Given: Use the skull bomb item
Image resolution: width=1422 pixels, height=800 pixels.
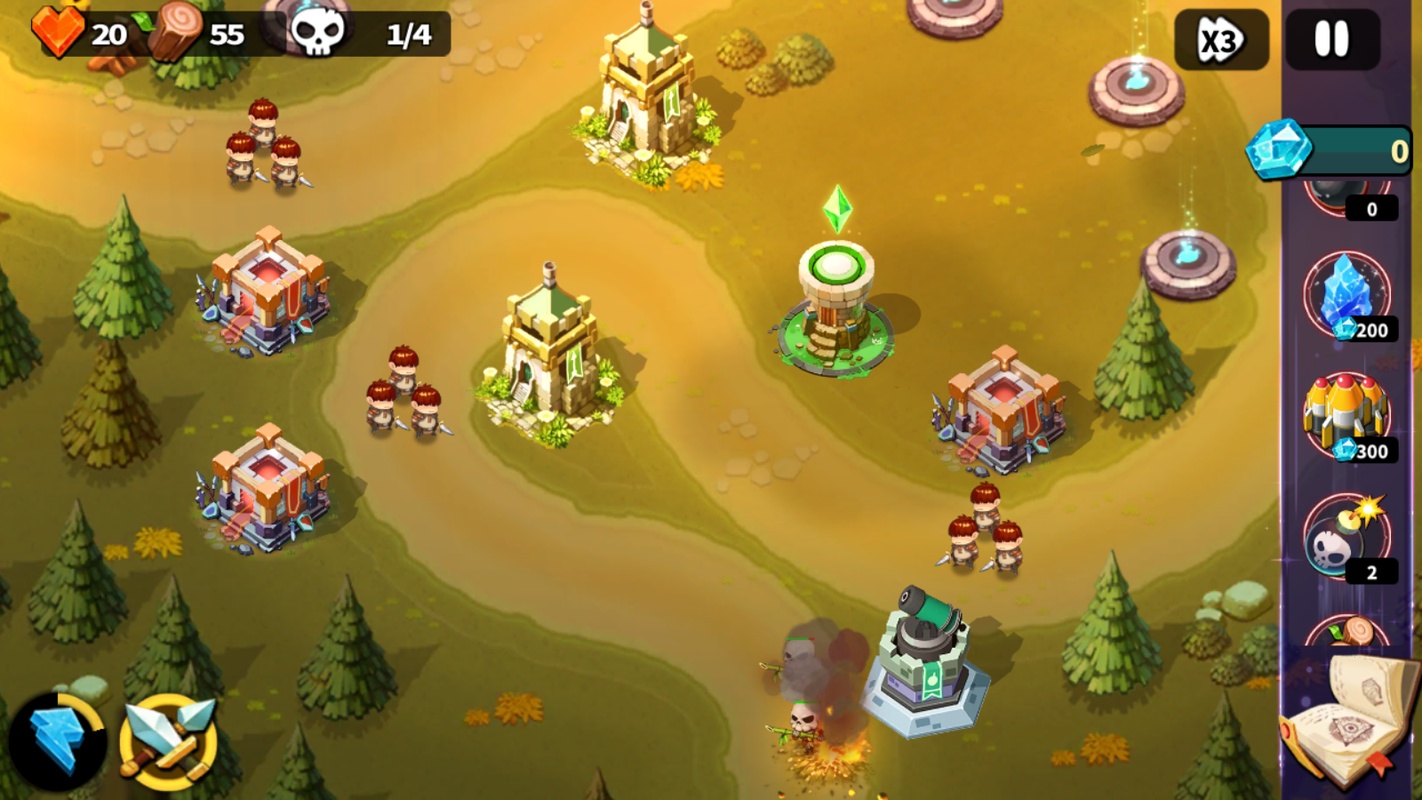Looking at the screenshot, I should click(1345, 538).
